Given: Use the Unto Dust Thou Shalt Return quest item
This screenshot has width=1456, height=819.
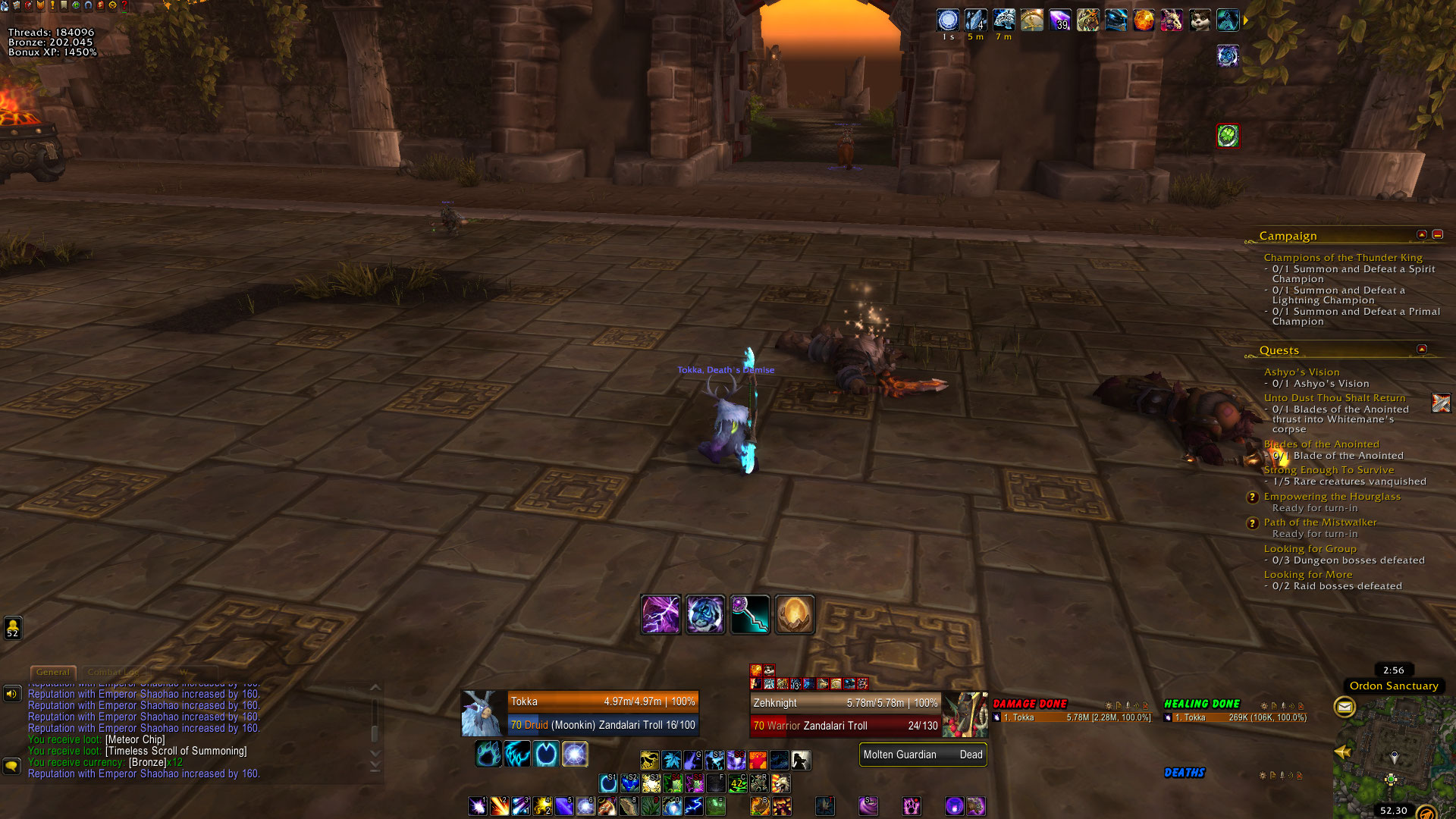Looking at the screenshot, I should tap(1440, 403).
